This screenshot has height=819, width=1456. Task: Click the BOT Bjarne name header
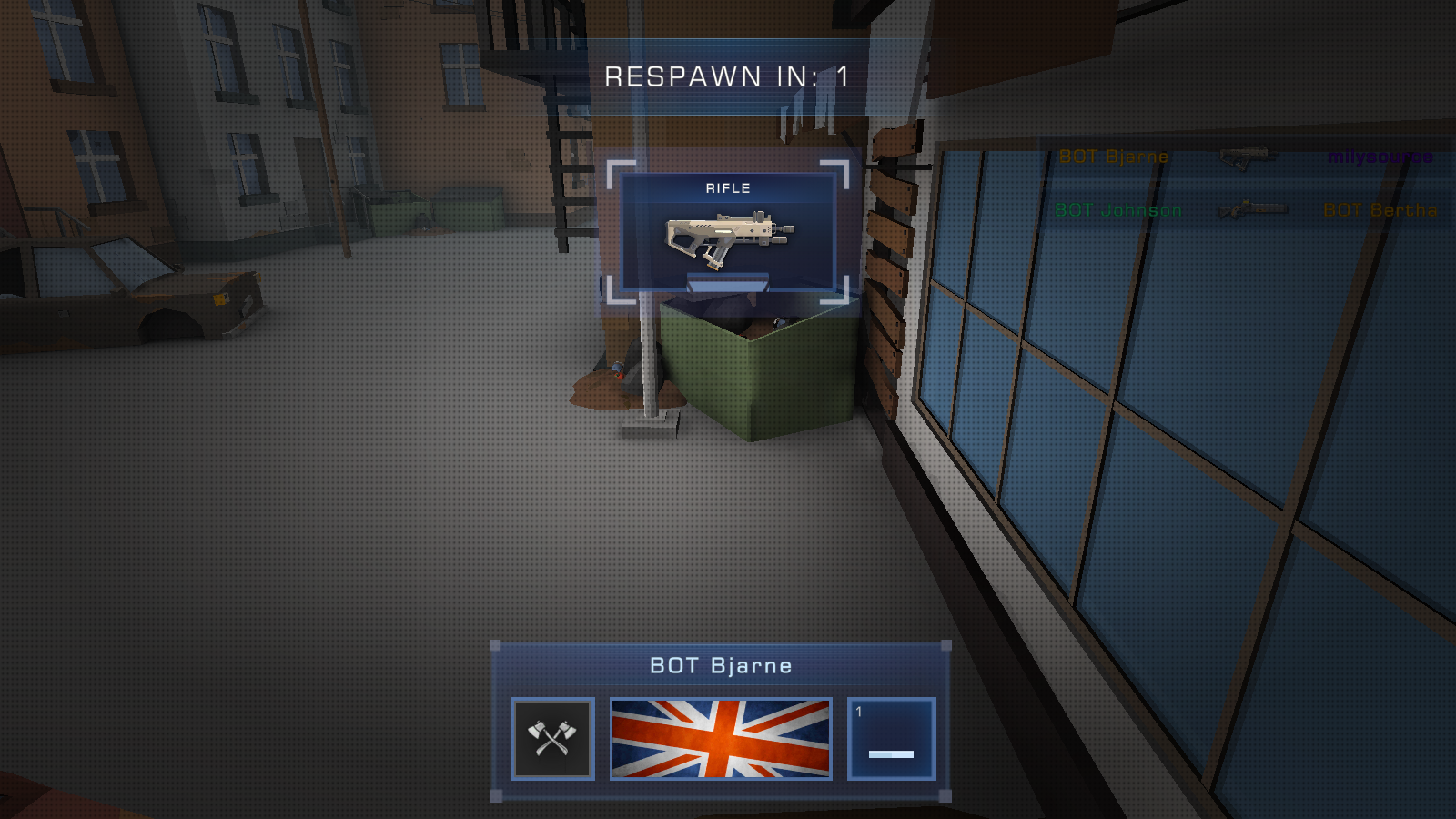[721, 665]
